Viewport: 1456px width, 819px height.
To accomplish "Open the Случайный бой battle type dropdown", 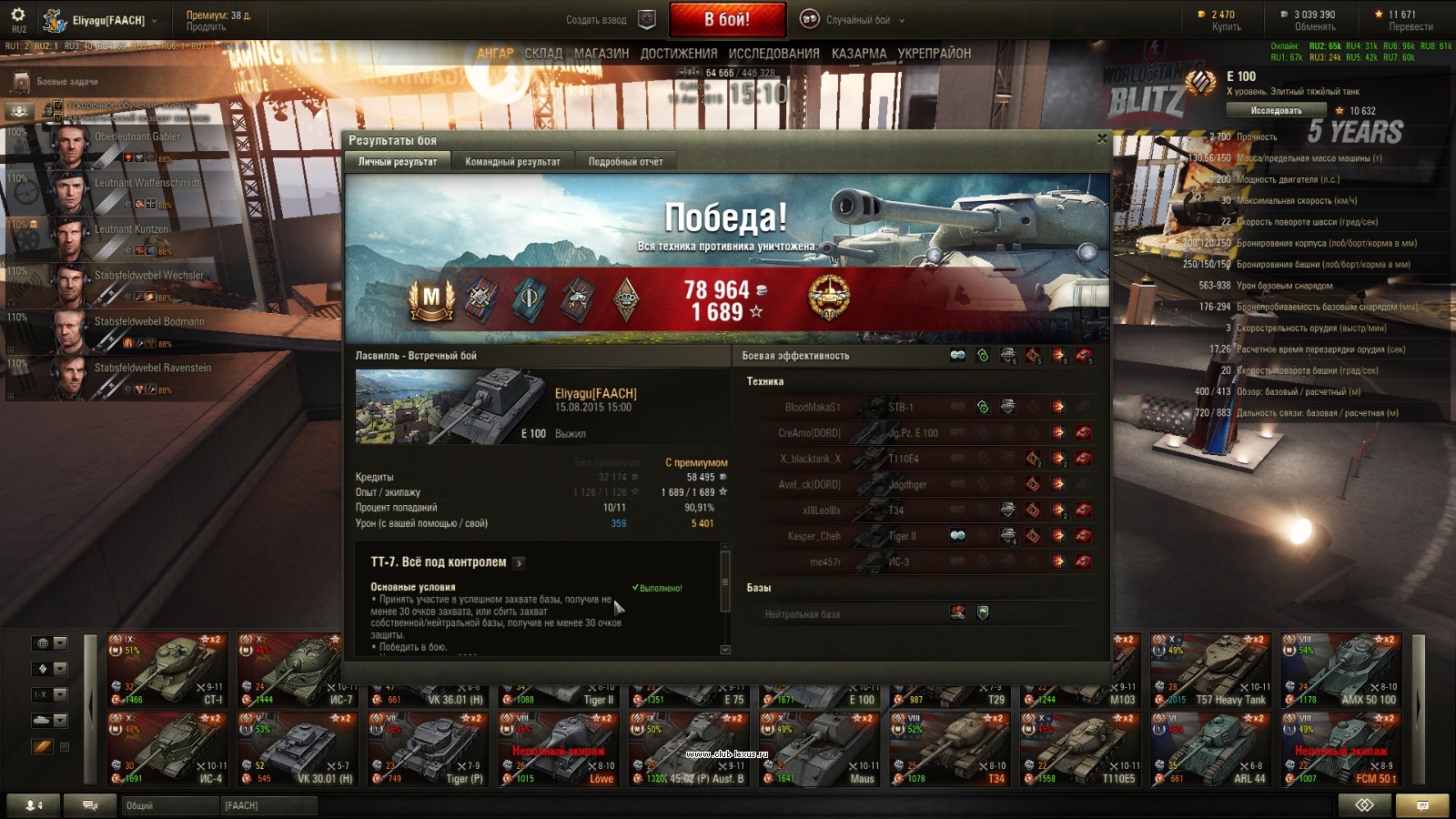I will coord(853,19).
